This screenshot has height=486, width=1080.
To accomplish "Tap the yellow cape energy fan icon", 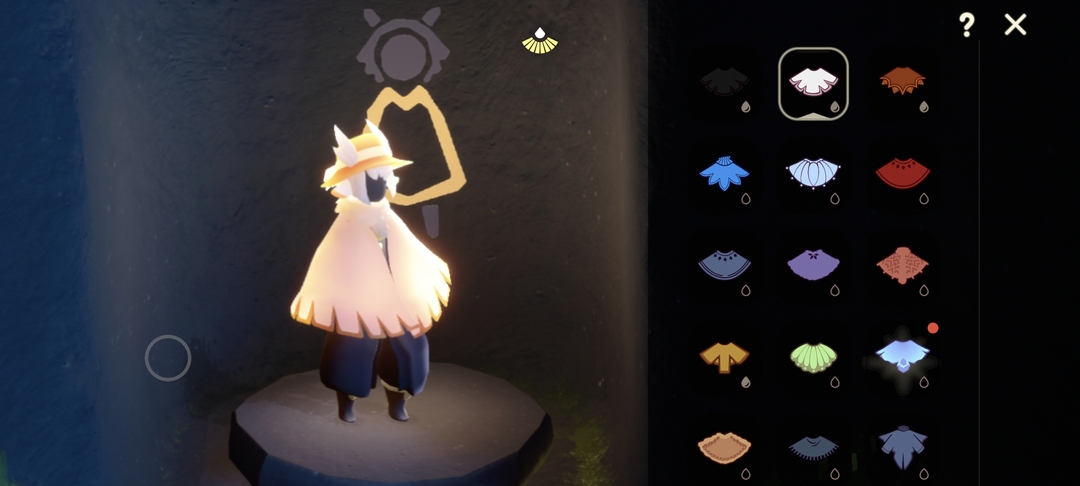I will coord(540,40).
